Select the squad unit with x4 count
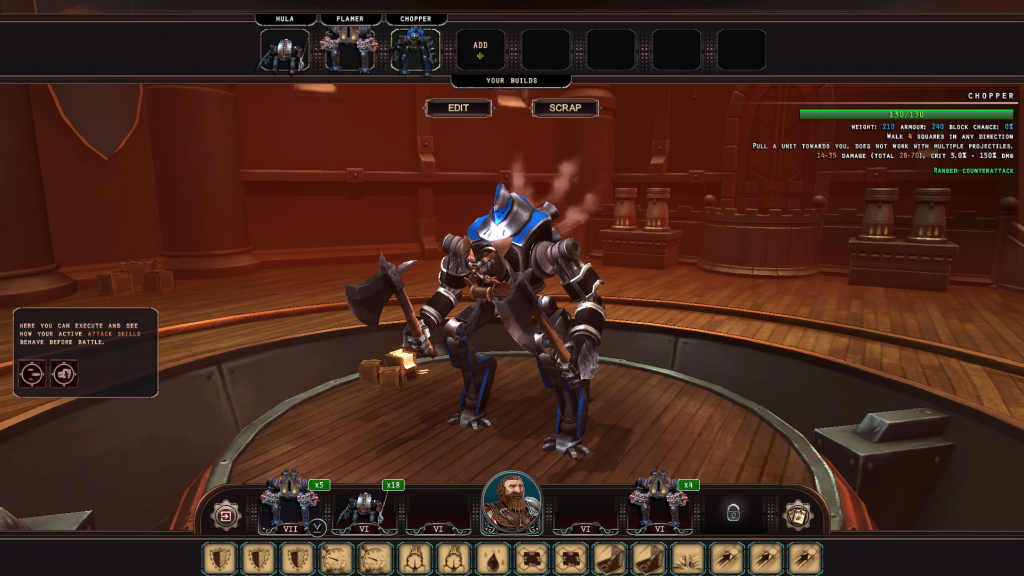Screen dimensions: 1024x576 tap(658, 506)
